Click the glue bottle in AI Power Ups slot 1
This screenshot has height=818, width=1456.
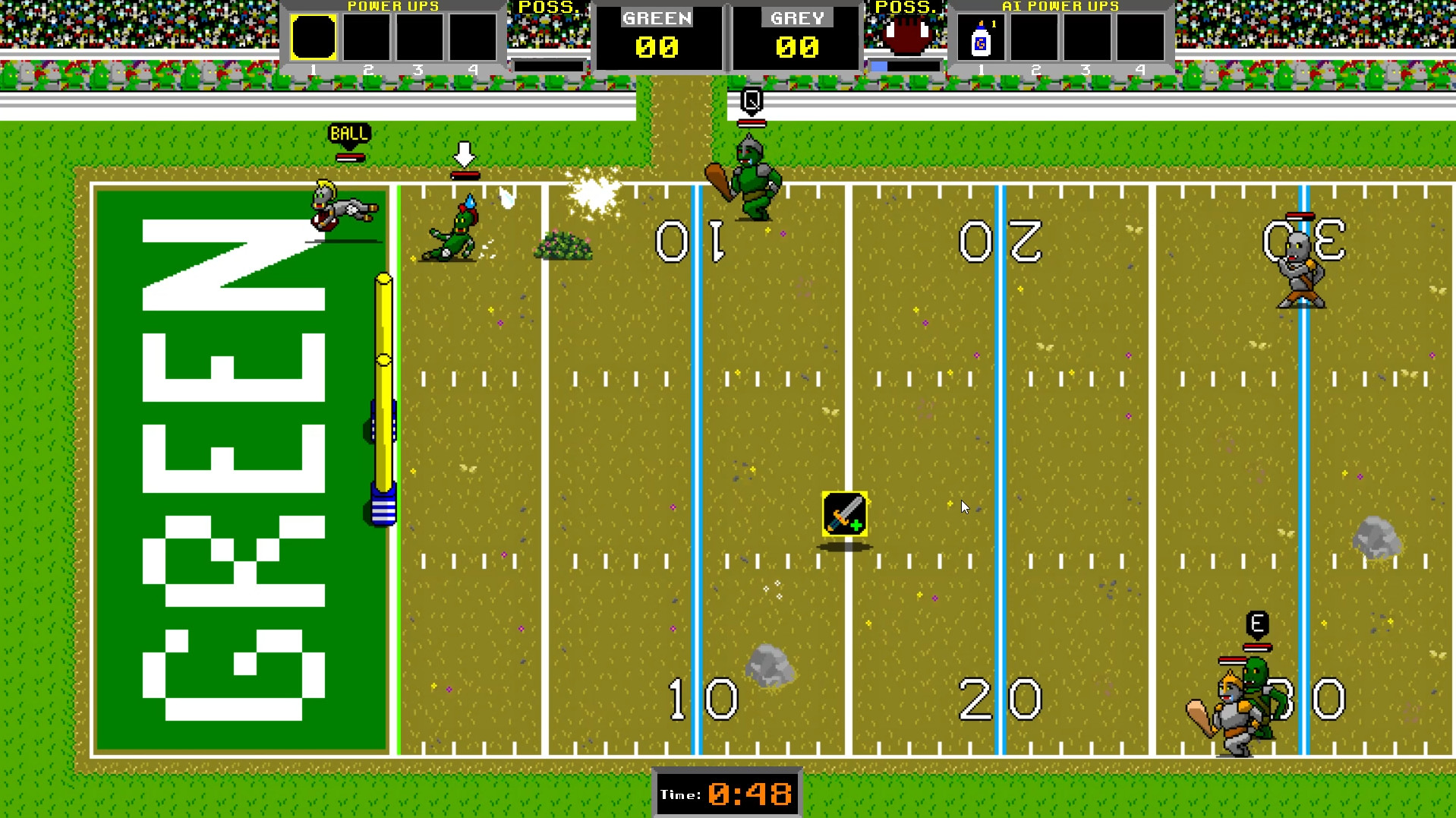click(x=980, y=36)
